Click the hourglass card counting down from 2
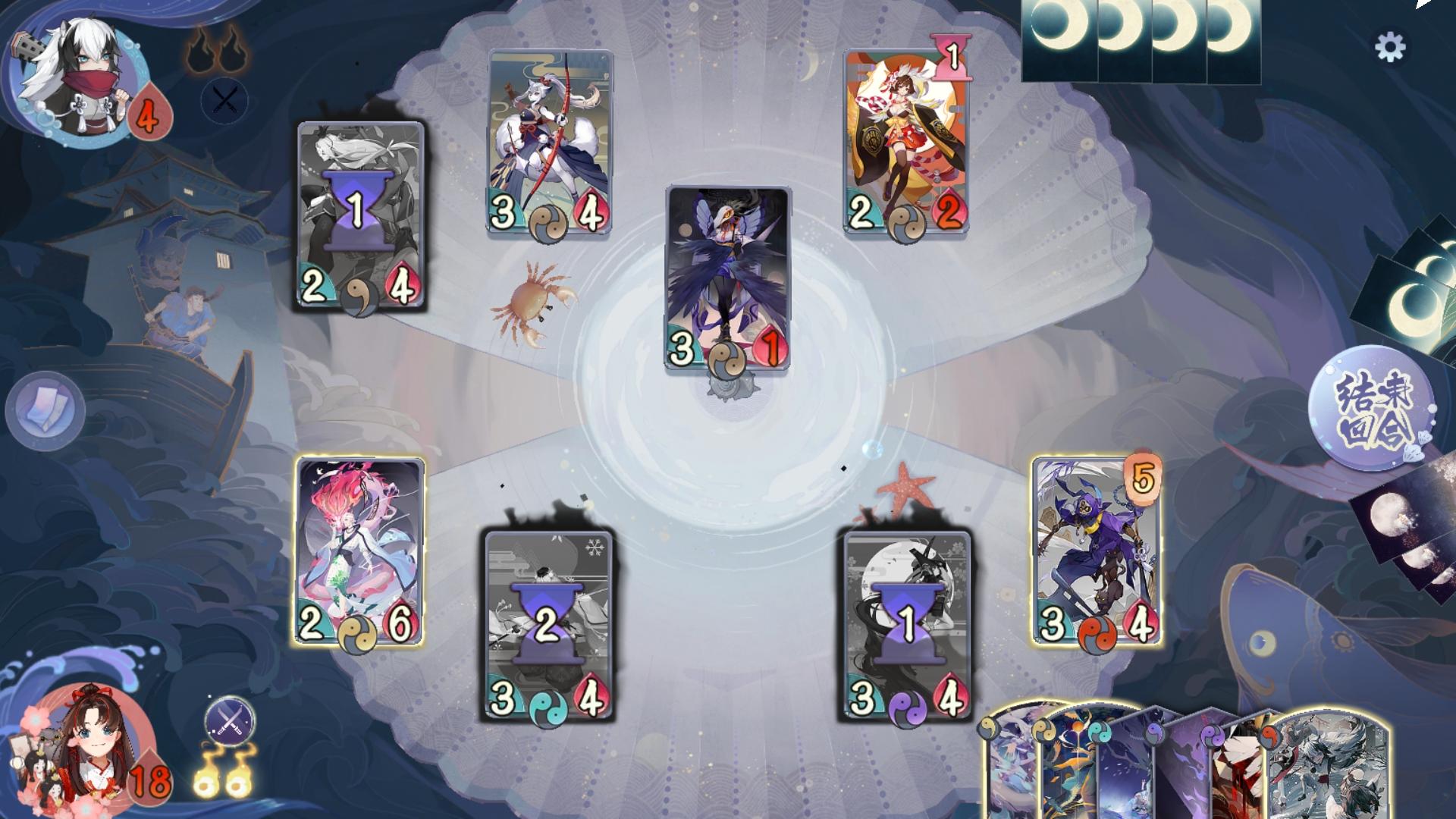1456x819 pixels. point(546,622)
